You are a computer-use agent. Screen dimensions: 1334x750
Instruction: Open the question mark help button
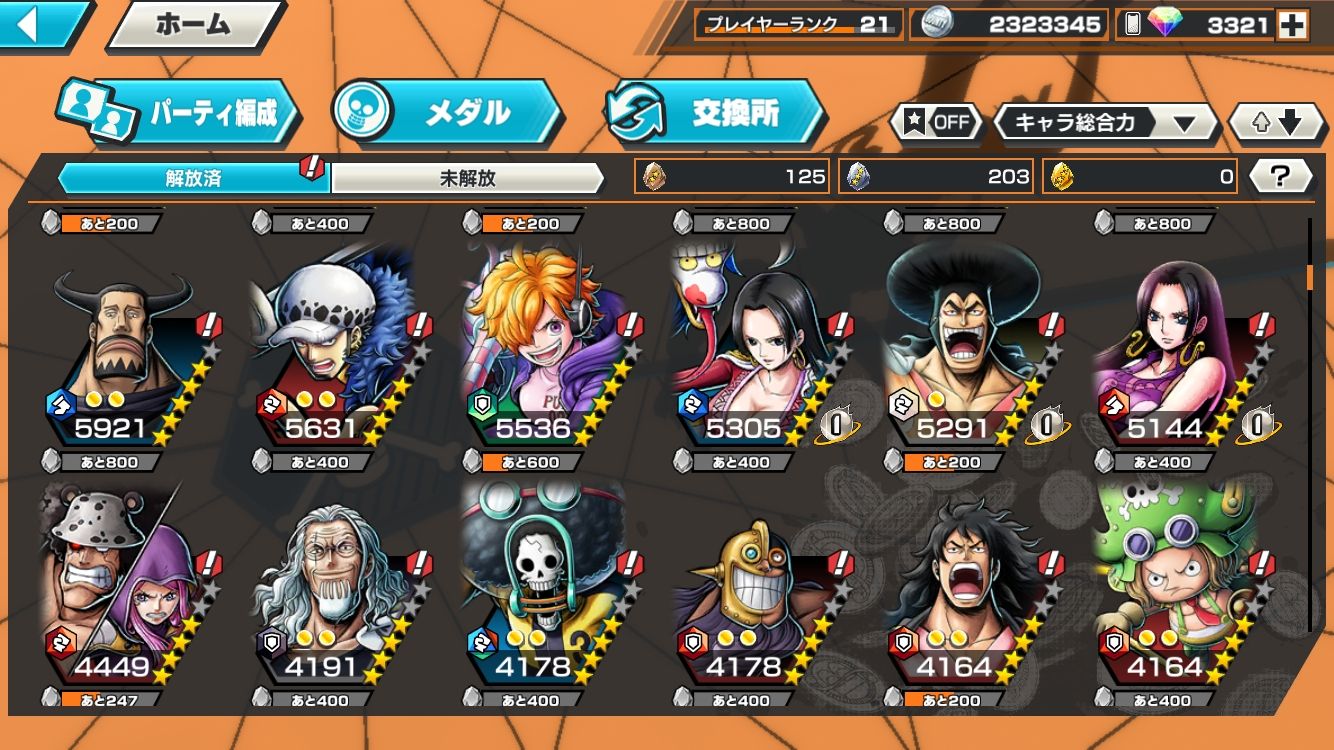pyautogui.click(x=1279, y=177)
